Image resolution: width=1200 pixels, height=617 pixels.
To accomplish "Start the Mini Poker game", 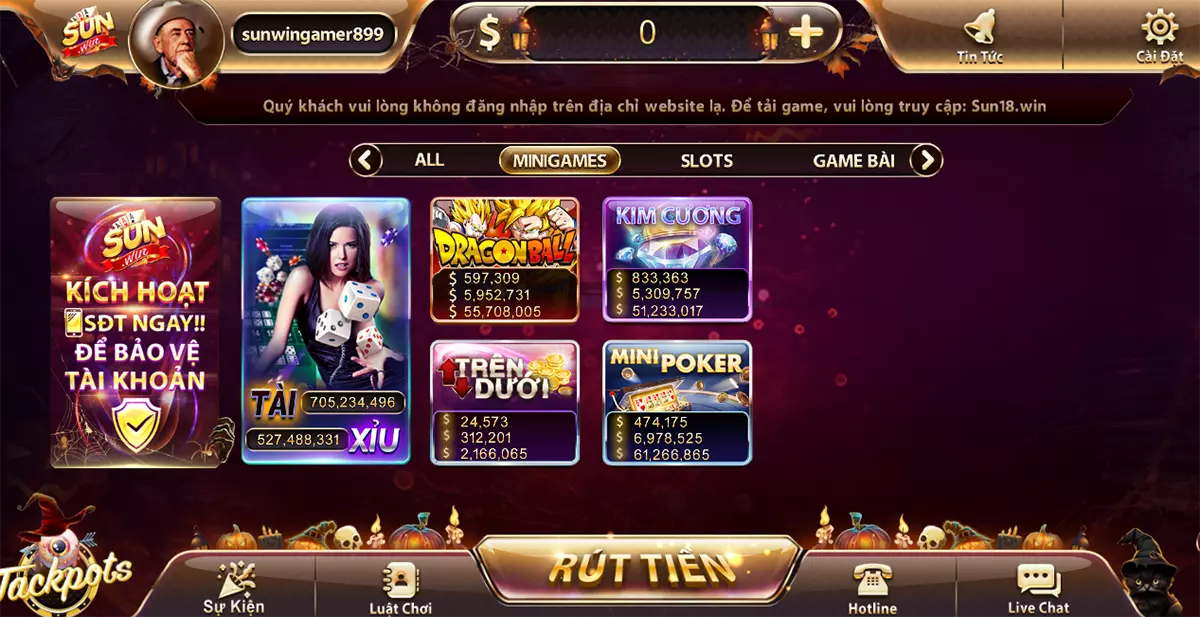I will pyautogui.click(x=677, y=402).
